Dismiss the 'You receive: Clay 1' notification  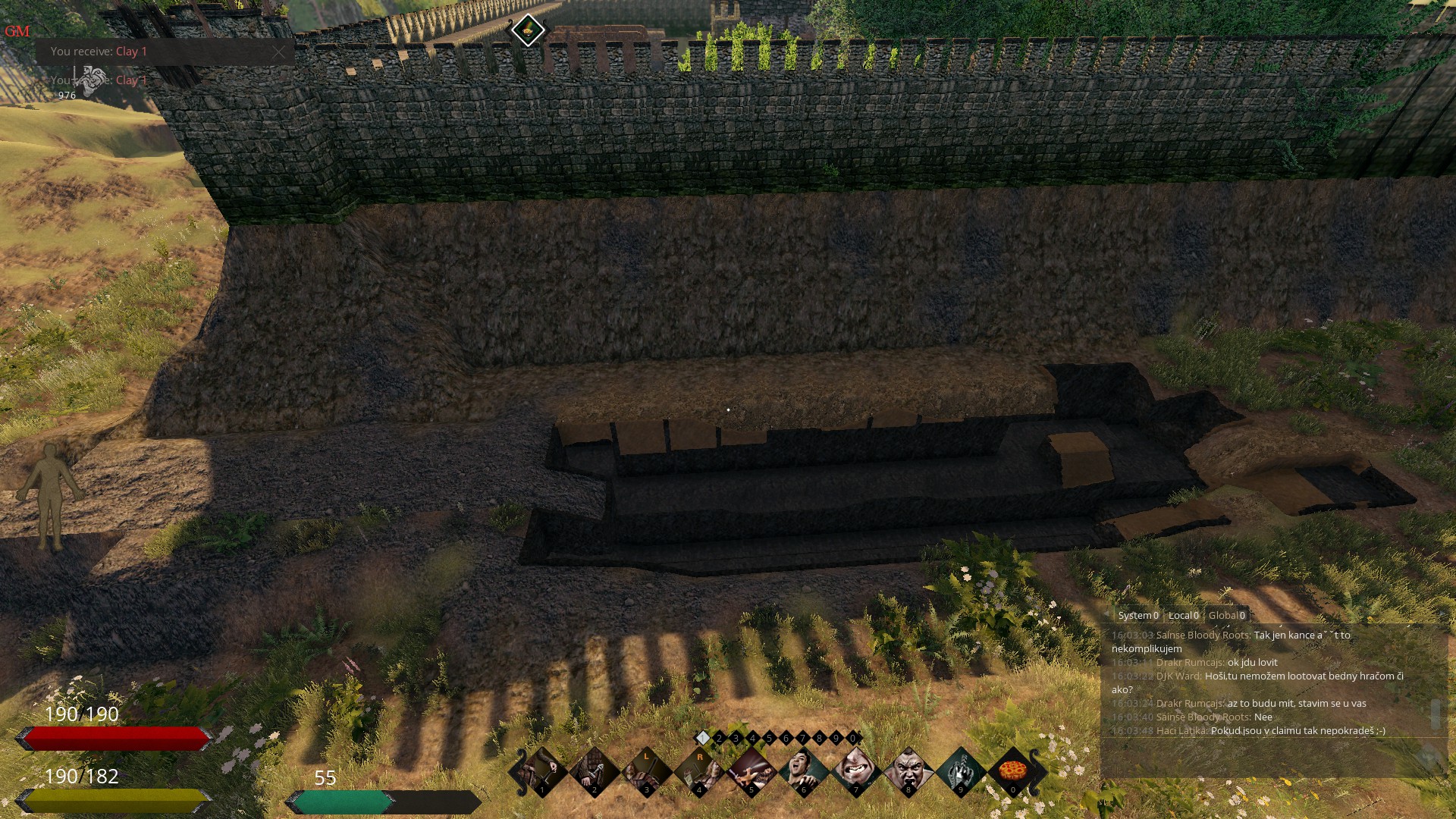[279, 52]
